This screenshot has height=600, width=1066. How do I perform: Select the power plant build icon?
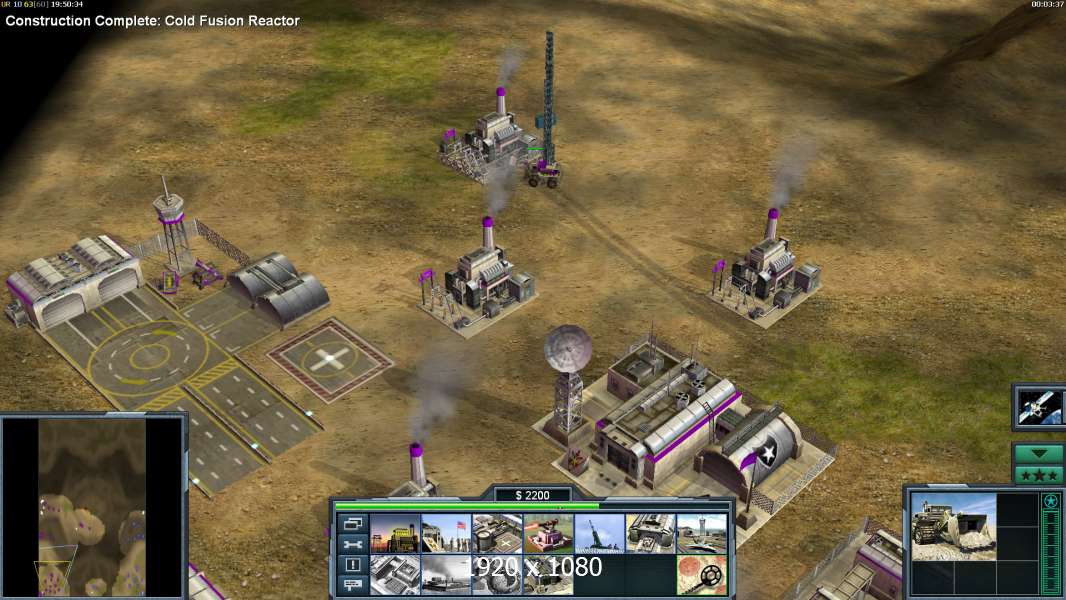point(394,533)
